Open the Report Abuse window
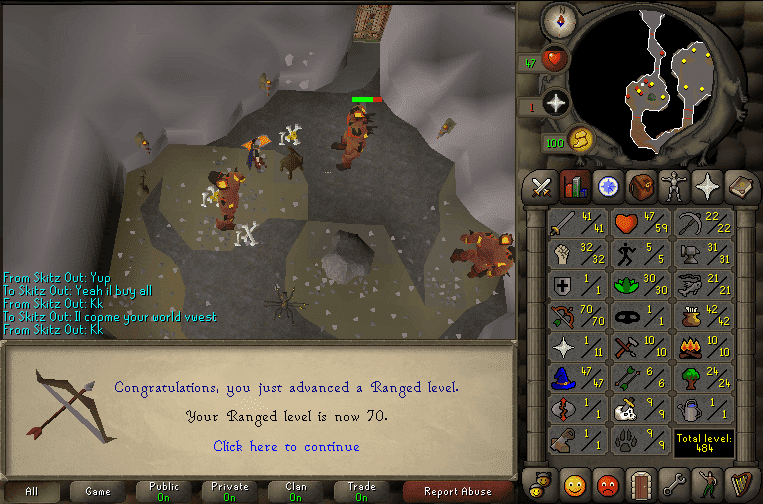 [457, 491]
